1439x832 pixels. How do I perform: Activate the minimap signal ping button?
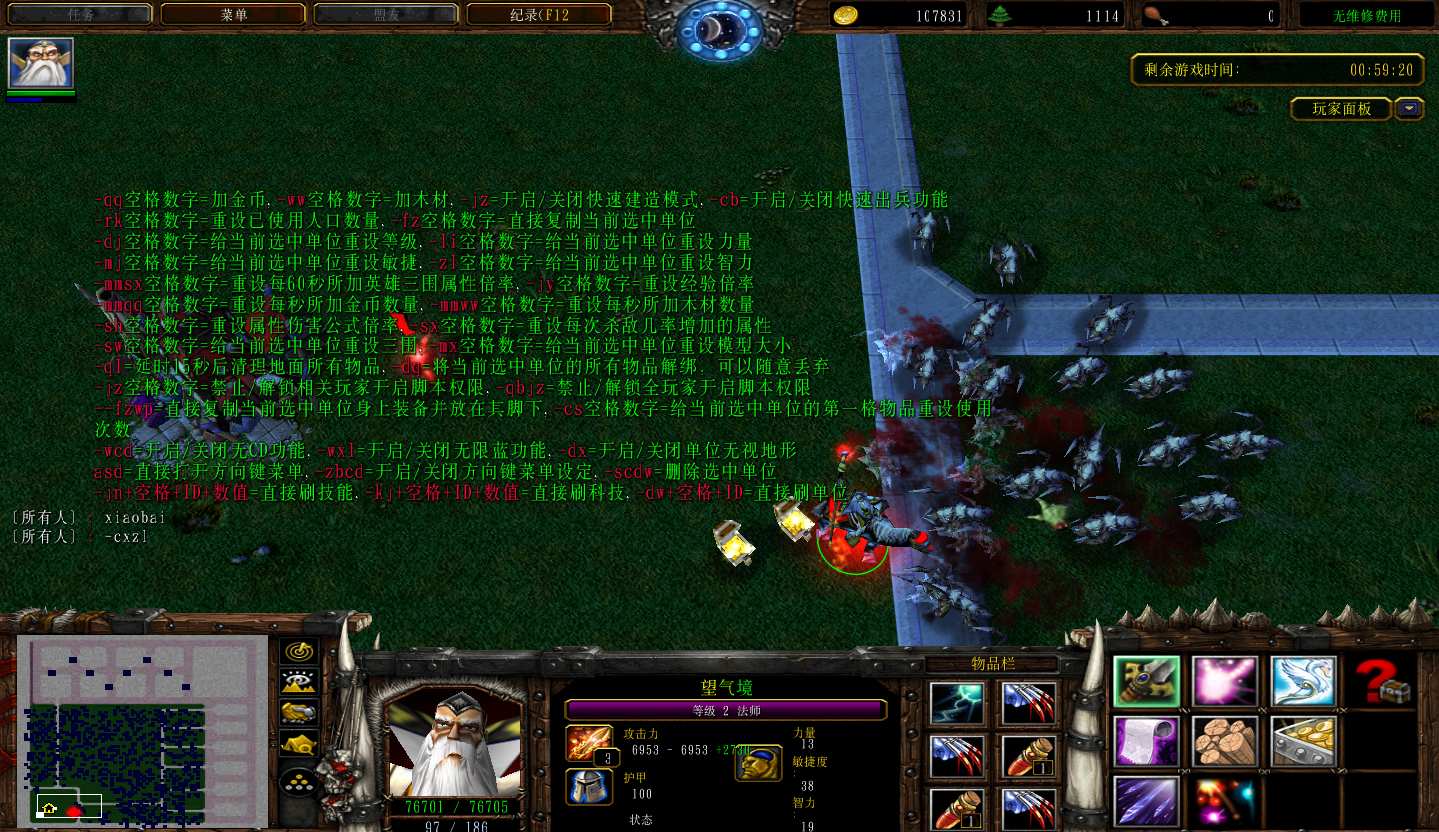pyautogui.click(x=299, y=651)
